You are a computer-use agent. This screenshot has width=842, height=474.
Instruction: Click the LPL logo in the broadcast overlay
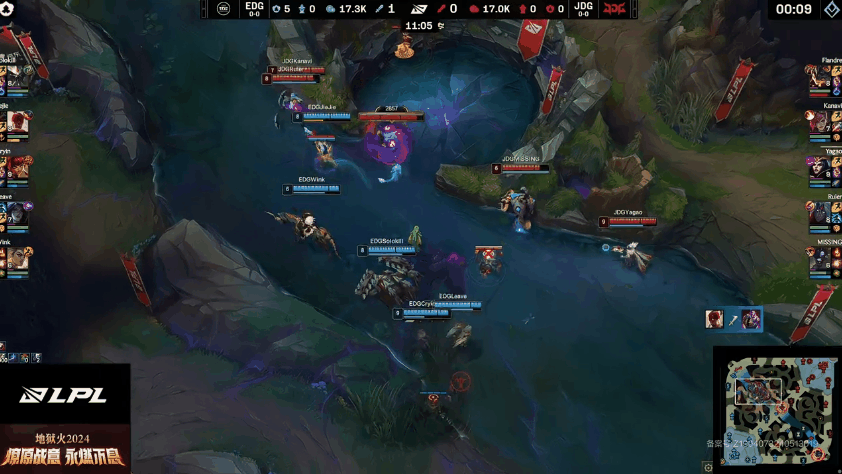tap(63, 396)
